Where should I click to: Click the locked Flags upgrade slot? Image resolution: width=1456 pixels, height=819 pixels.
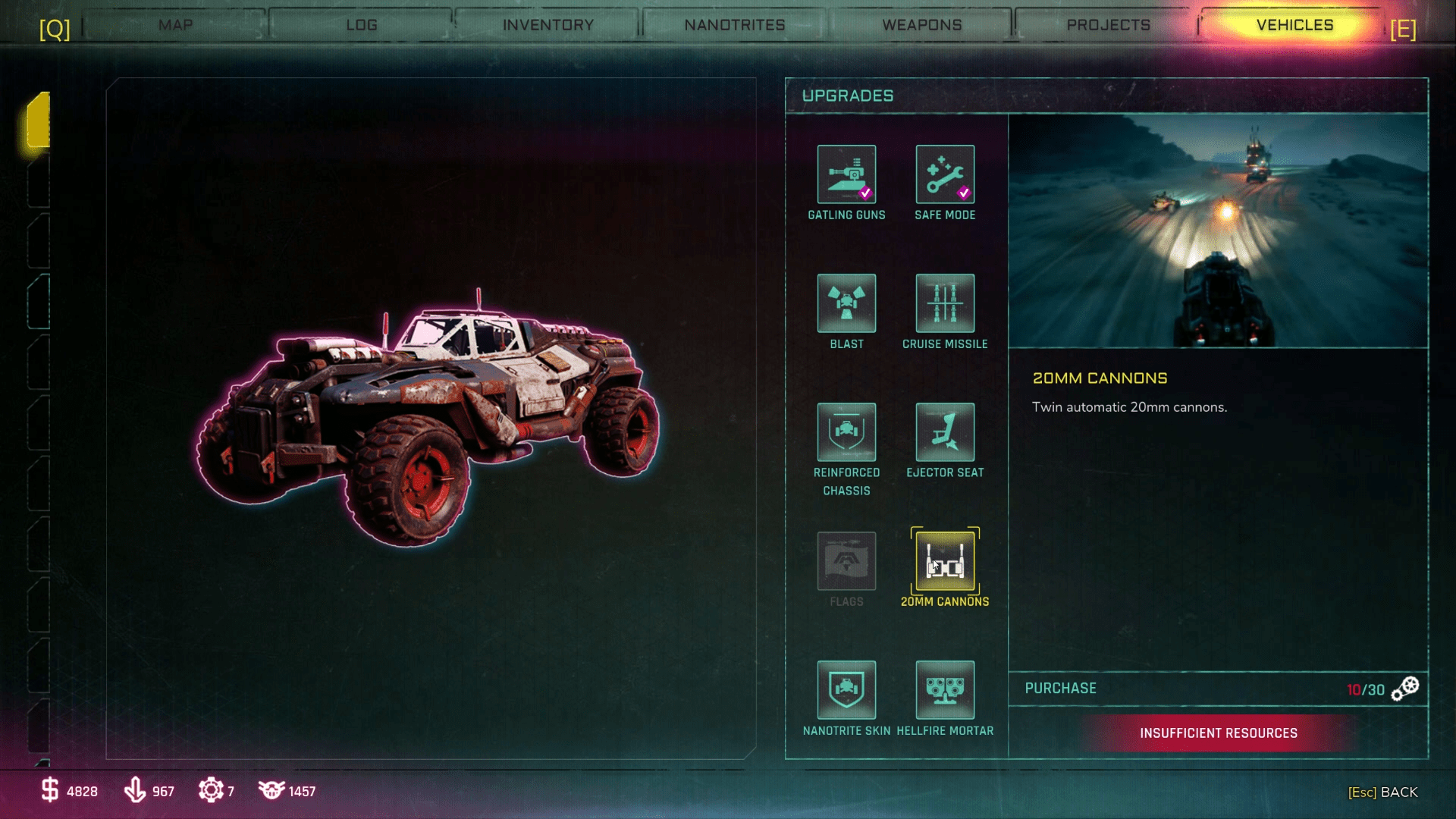pyautogui.click(x=846, y=561)
